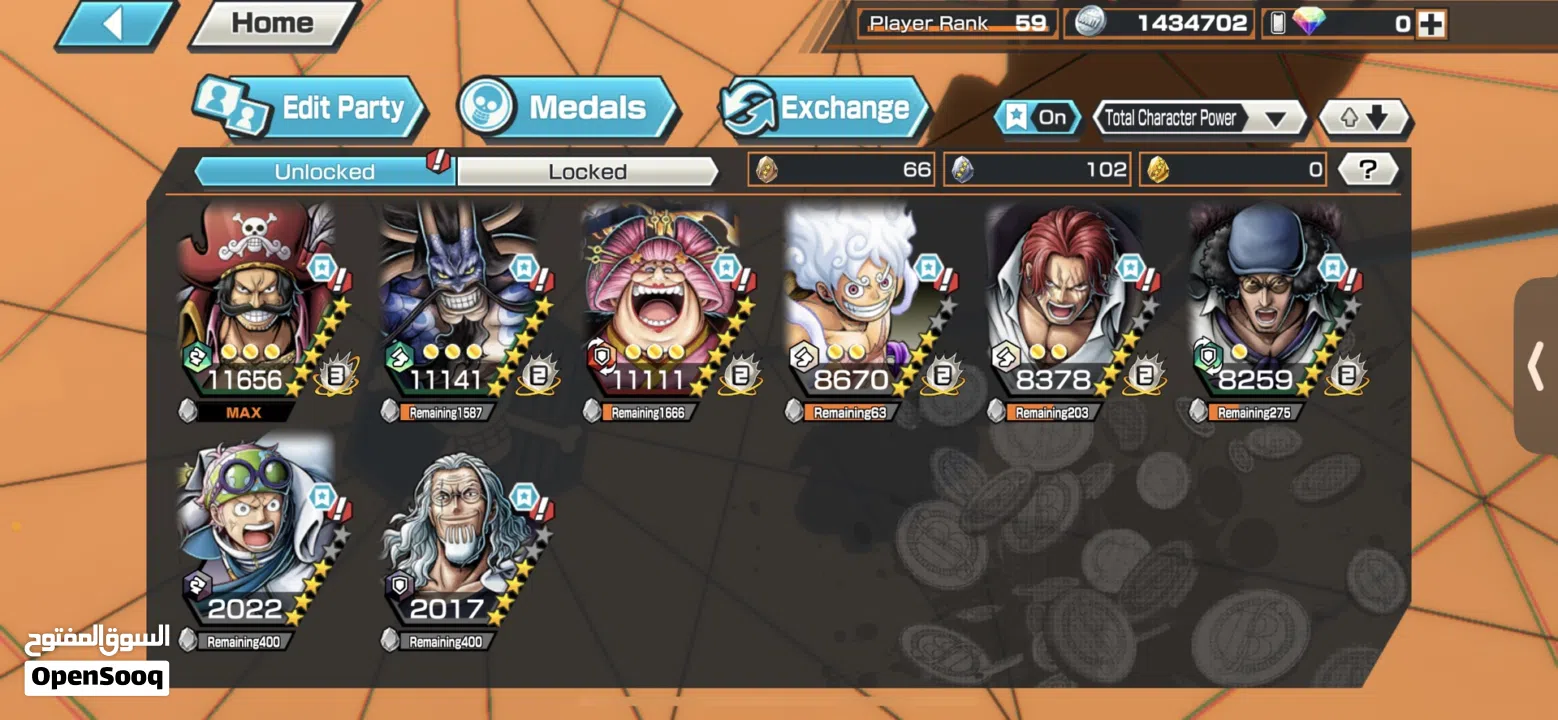Go back with the arrow button
This screenshot has height=720, width=1558.
tap(117, 25)
